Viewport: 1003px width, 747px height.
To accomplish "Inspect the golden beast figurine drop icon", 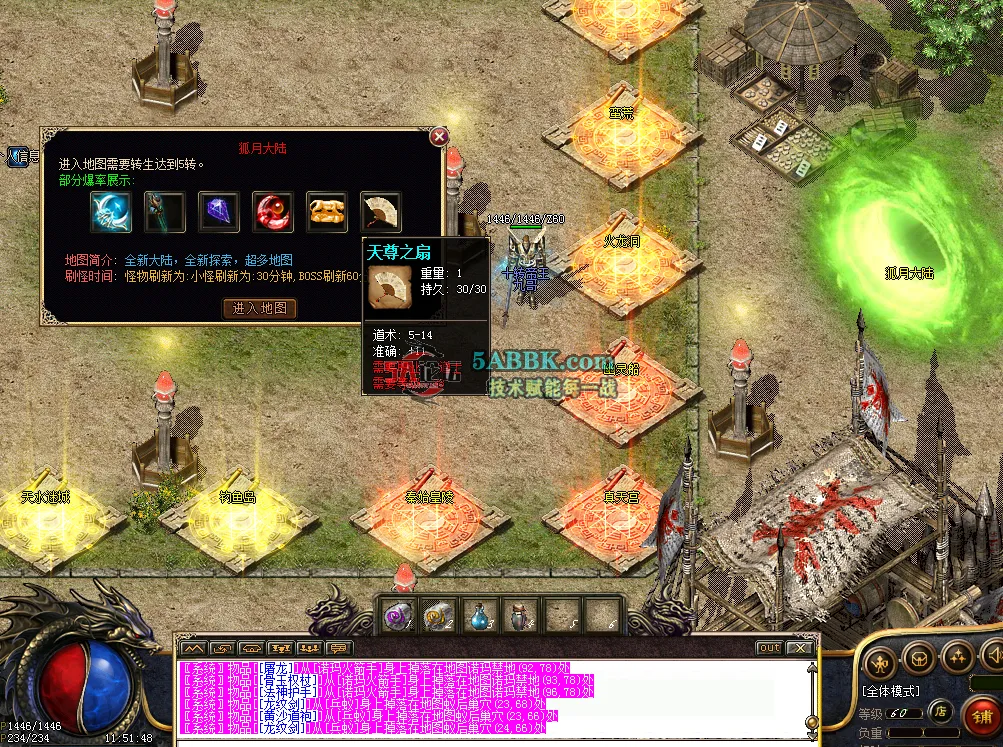I will (x=326, y=212).
